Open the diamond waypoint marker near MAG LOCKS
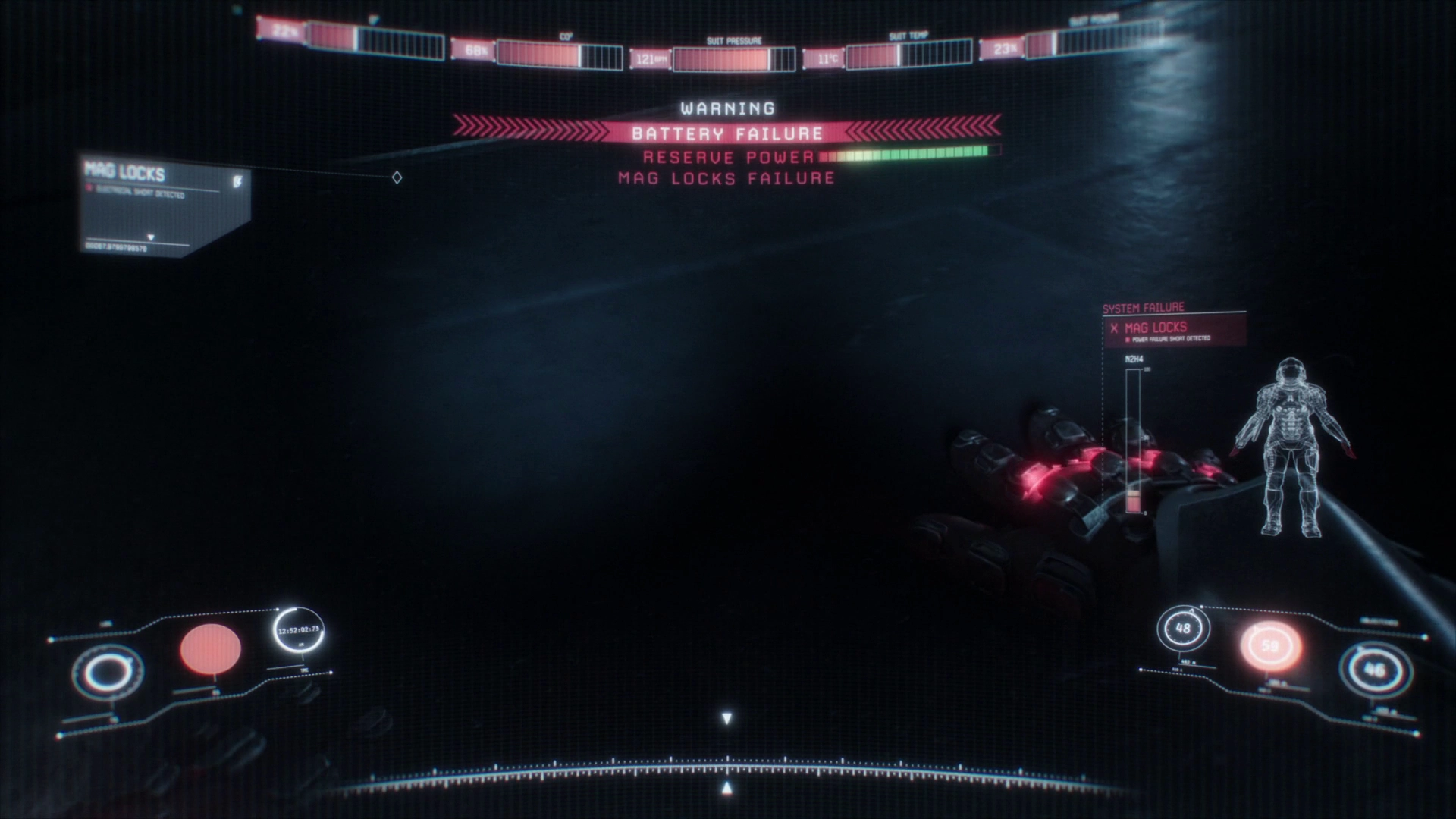The height and width of the screenshot is (819, 1456). pyautogui.click(x=397, y=177)
